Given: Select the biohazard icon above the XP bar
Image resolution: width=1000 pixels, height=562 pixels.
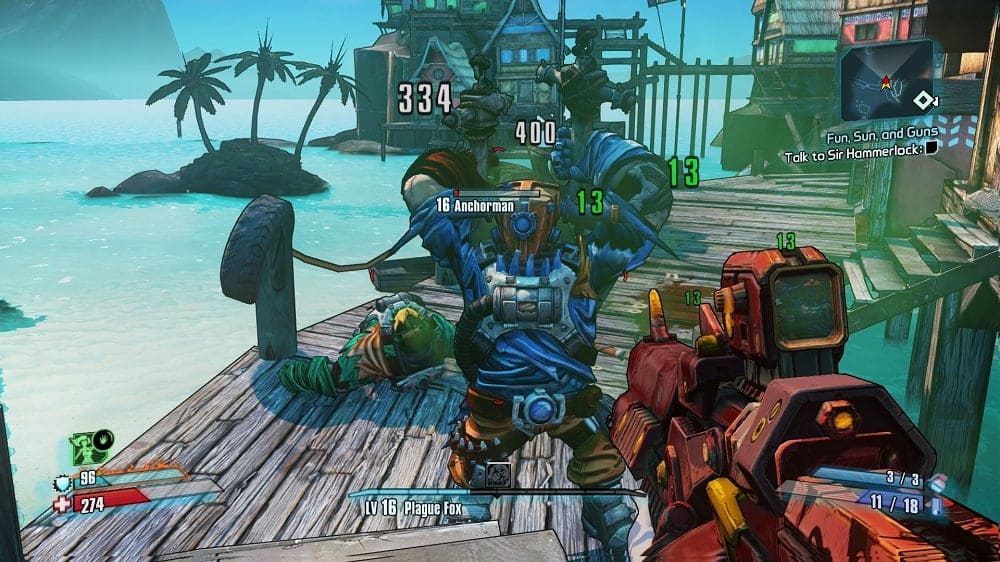Looking at the screenshot, I should [x=499, y=476].
